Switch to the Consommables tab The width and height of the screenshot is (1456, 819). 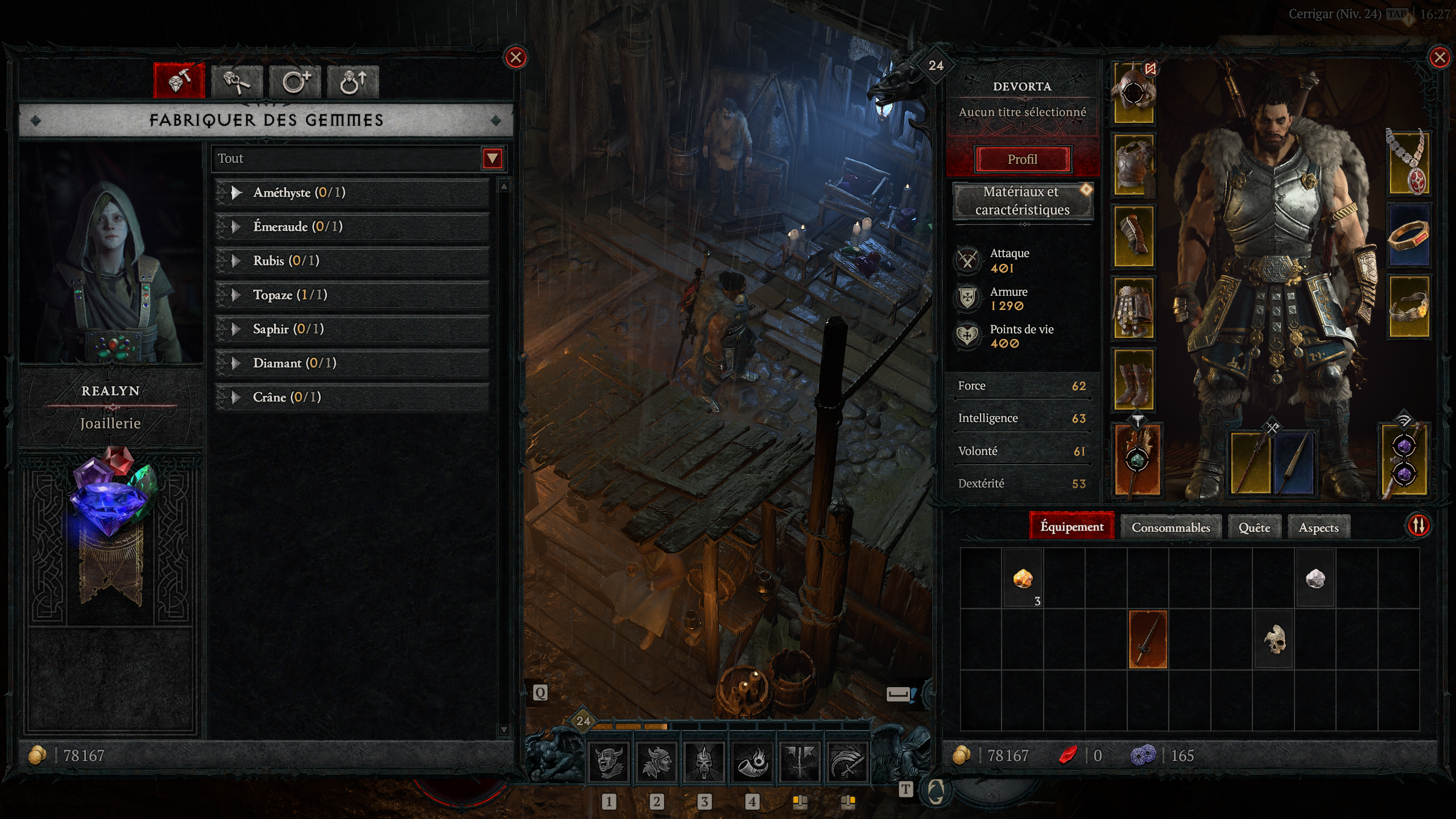pos(1170,527)
